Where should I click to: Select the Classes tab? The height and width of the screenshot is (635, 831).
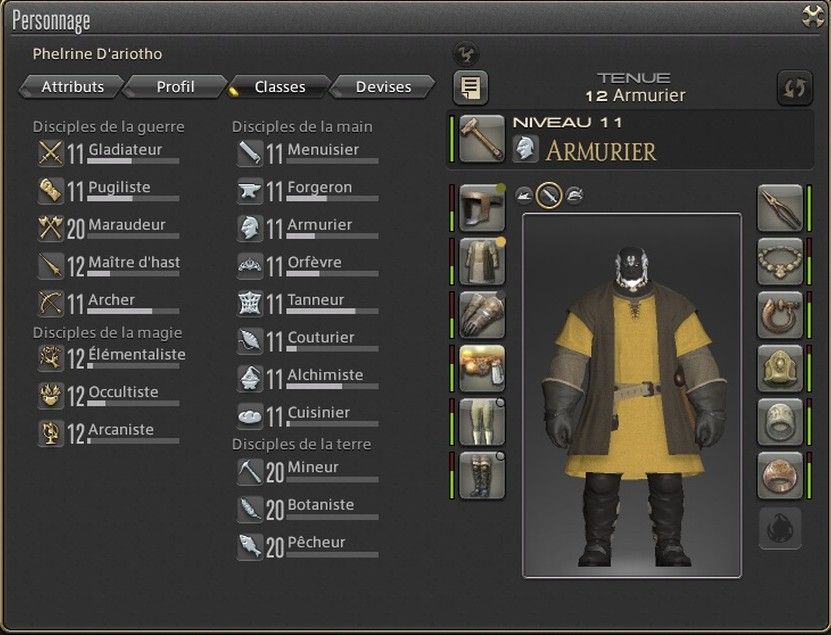click(279, 87)
